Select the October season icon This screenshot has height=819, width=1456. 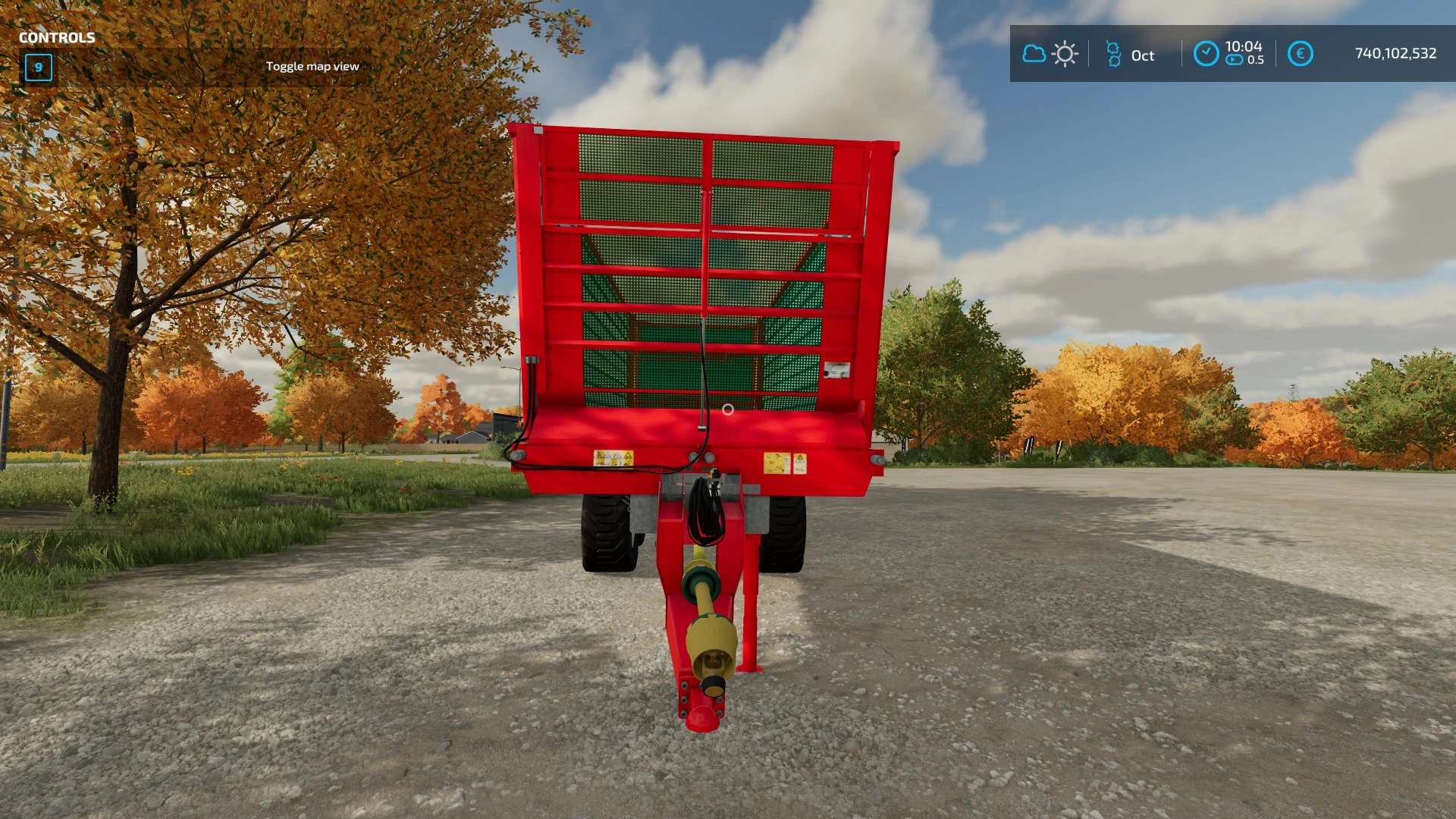pyautogui.click(x=1113, y=54)
